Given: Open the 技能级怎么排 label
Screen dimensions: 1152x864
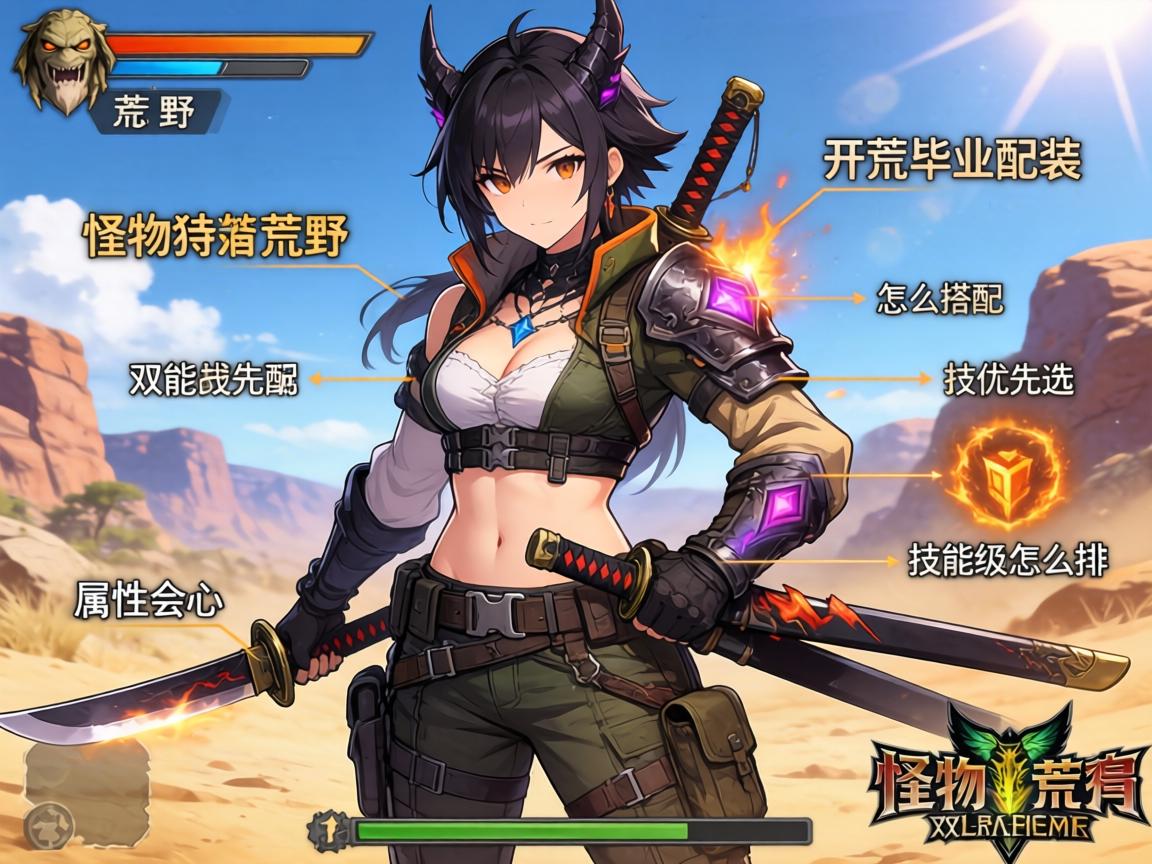Looking at the screenshot, I should pos(1007,560).
